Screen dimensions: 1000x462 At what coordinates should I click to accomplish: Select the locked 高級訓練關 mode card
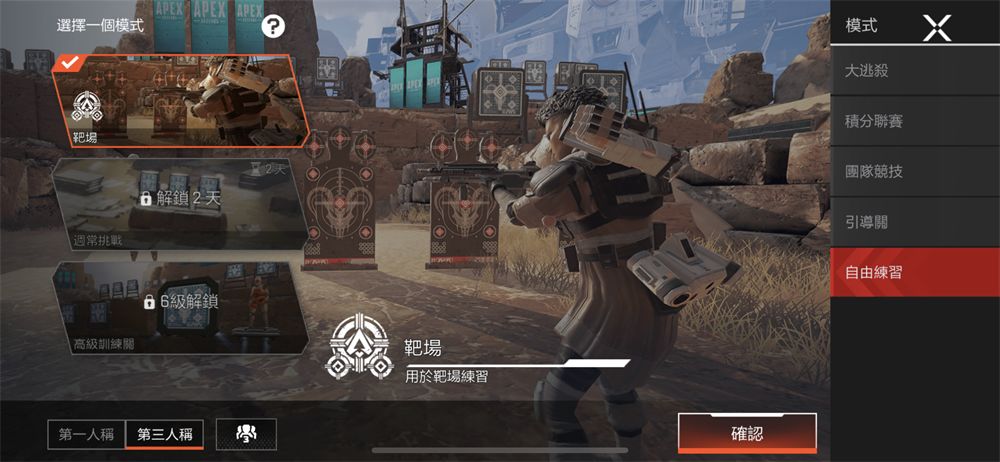[178, 306]
